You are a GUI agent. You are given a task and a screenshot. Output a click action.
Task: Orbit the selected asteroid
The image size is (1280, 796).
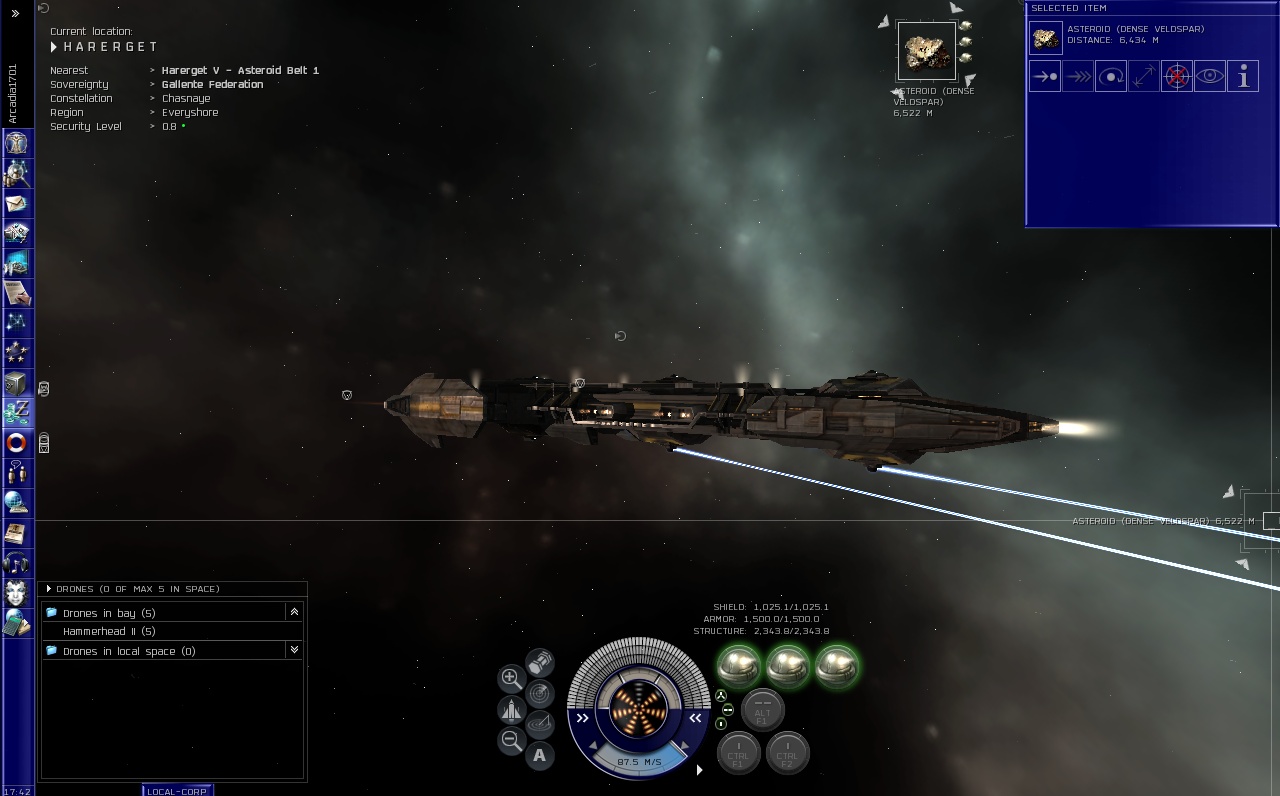(1110, 76)
